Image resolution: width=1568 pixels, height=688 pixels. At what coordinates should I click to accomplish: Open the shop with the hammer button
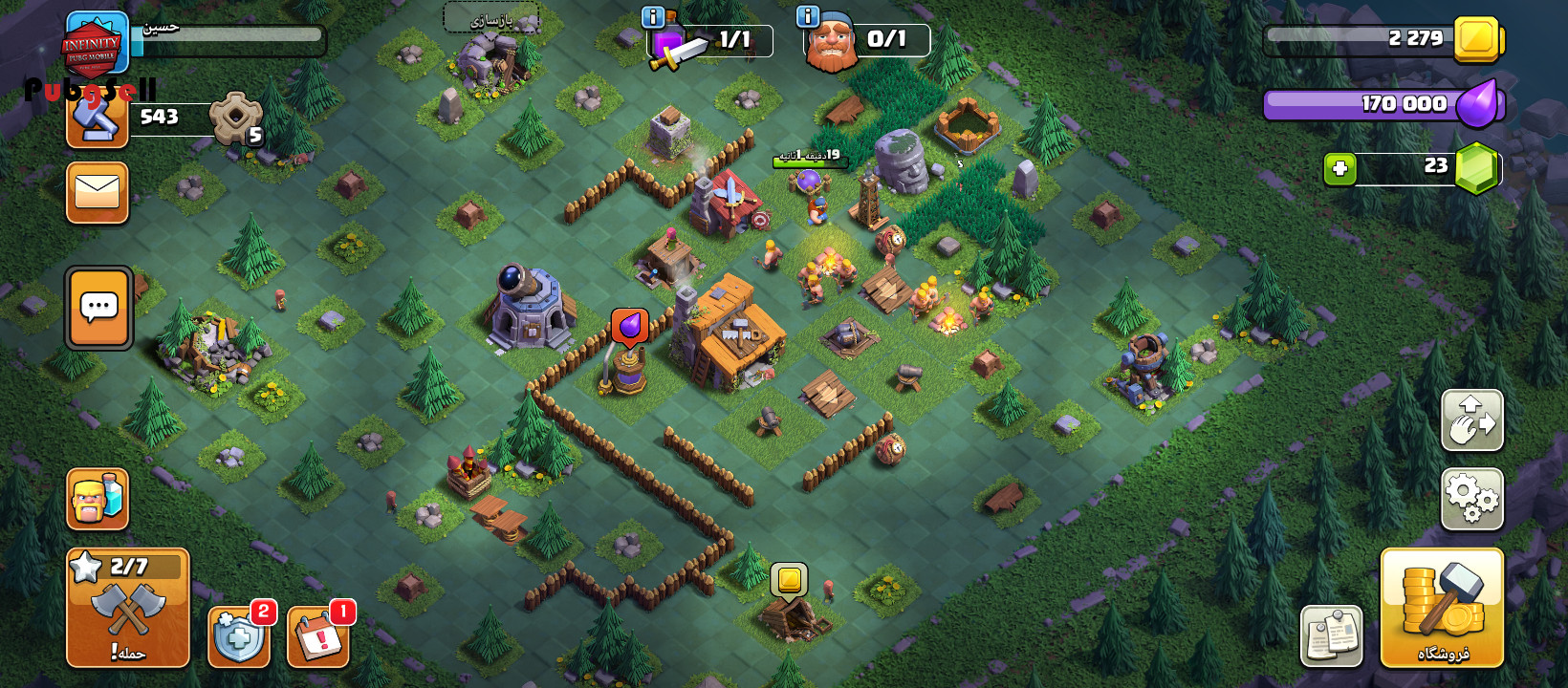point(1442,607)
